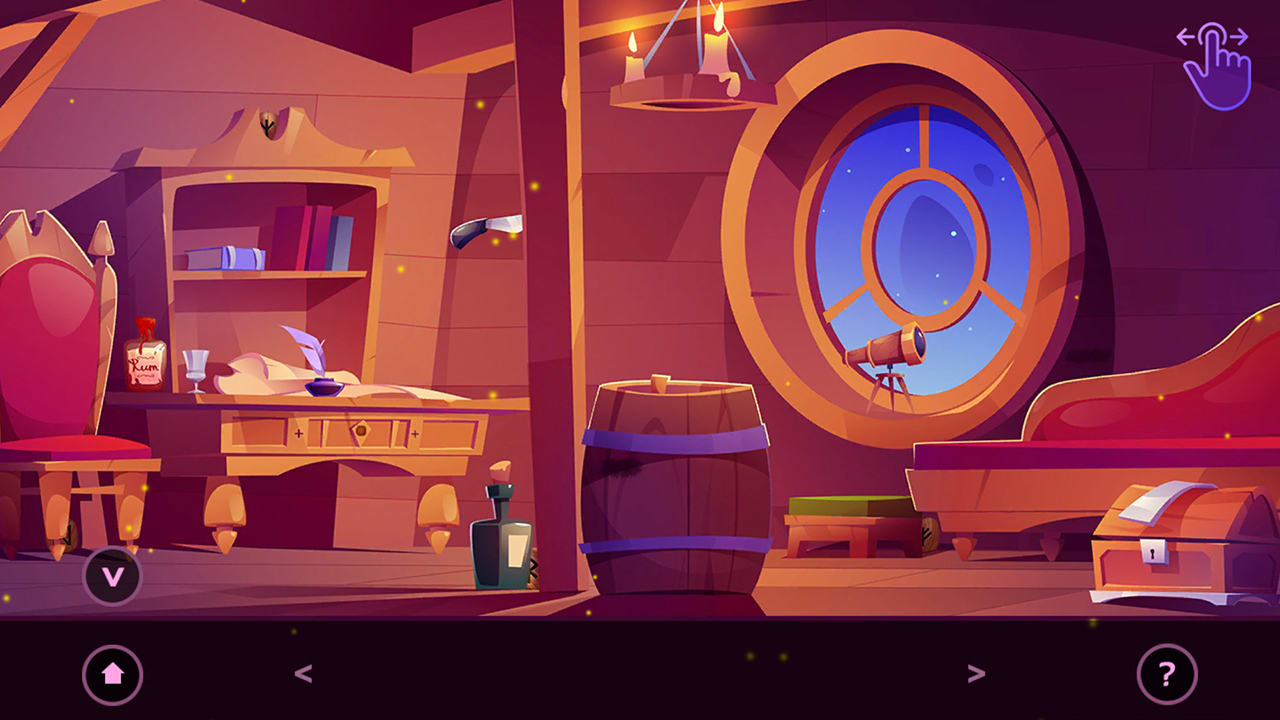The image size is (1280, 720).
Task: Click the home button on the bottom bar
Action: pos(112,675)
